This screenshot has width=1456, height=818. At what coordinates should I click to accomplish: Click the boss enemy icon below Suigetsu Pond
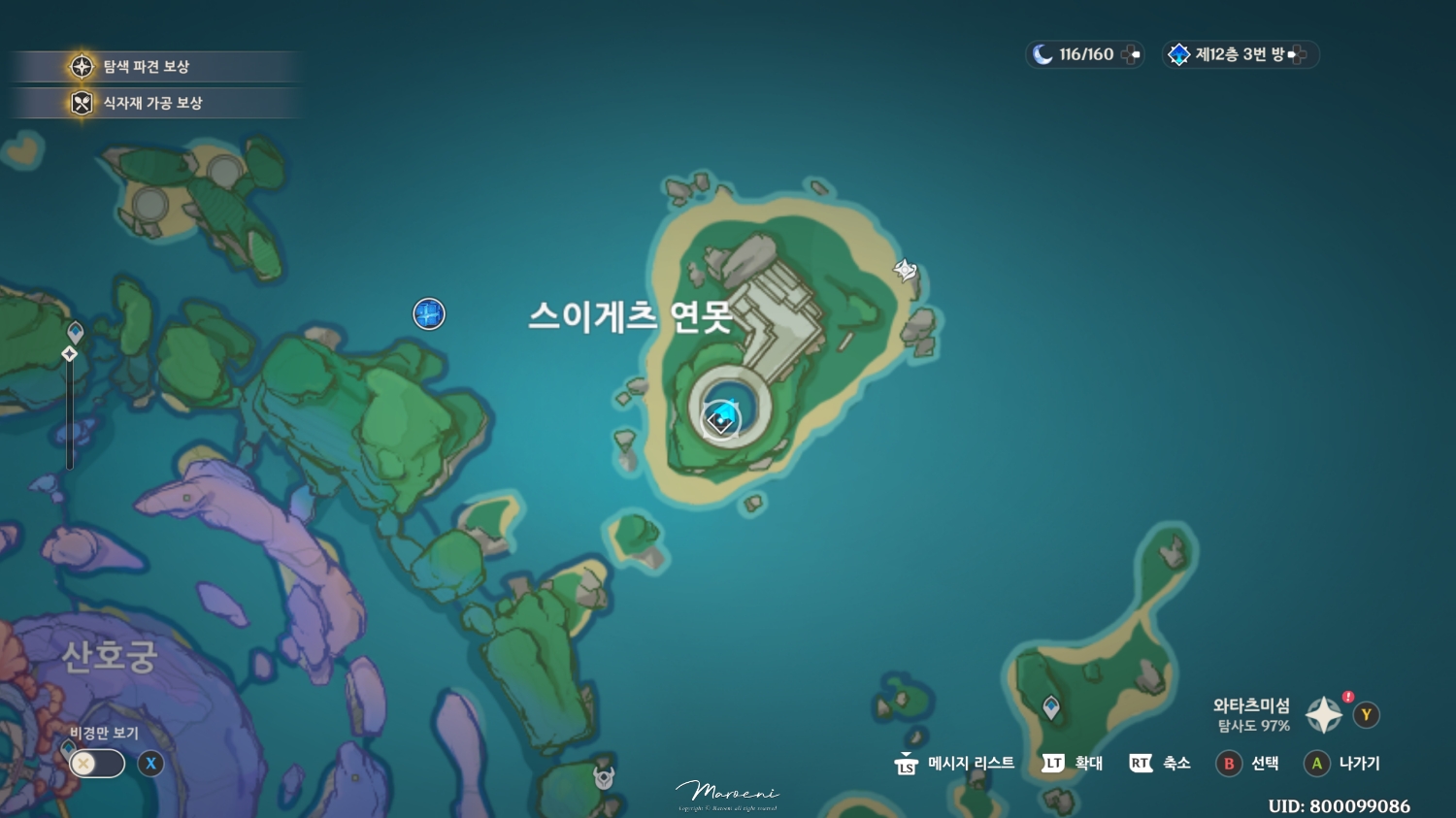click(603, 776)
